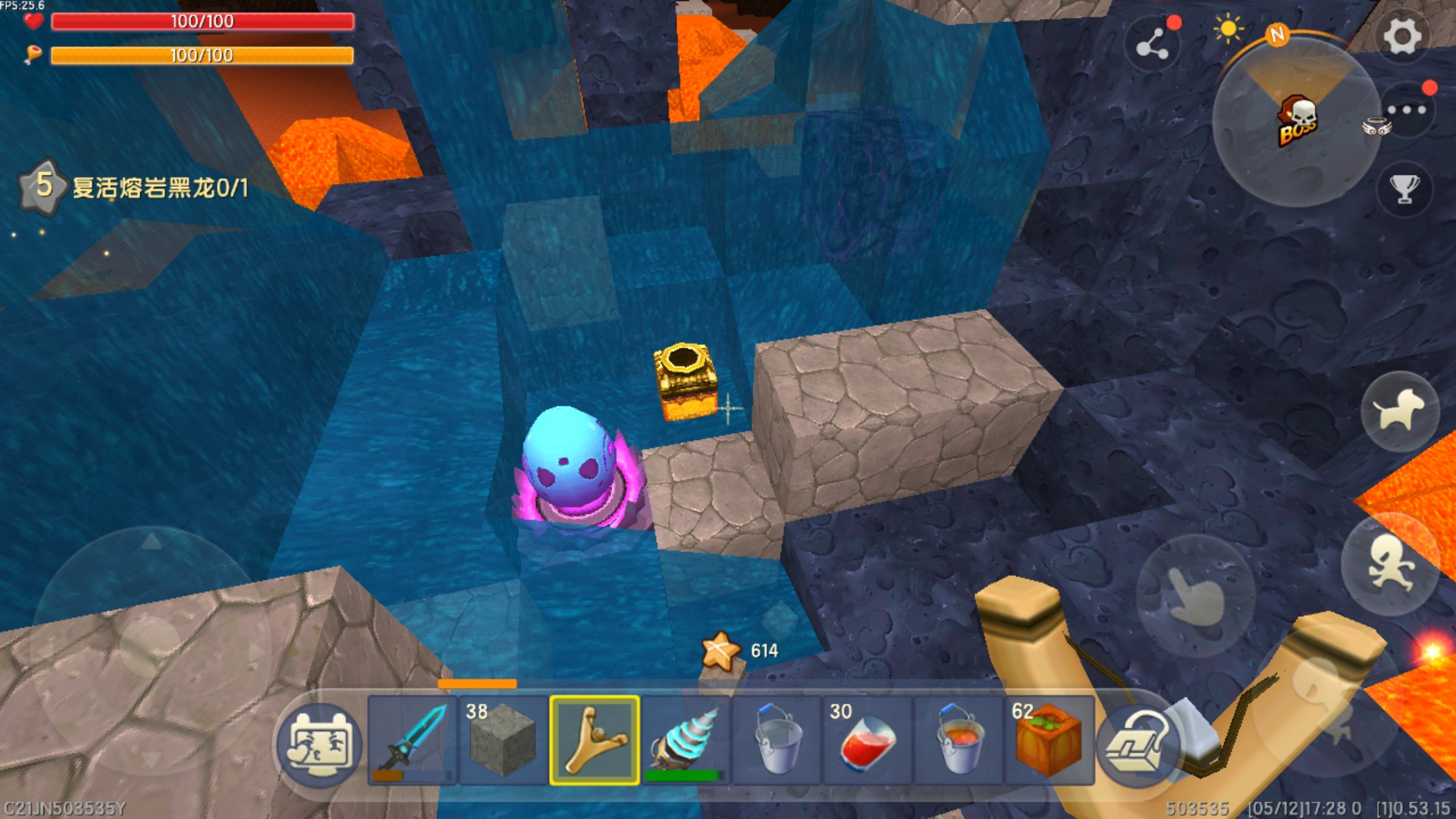Viewport: 1456px width, 819px height.
Task: Click the sun daytime icon
Action: (1228, 30)
